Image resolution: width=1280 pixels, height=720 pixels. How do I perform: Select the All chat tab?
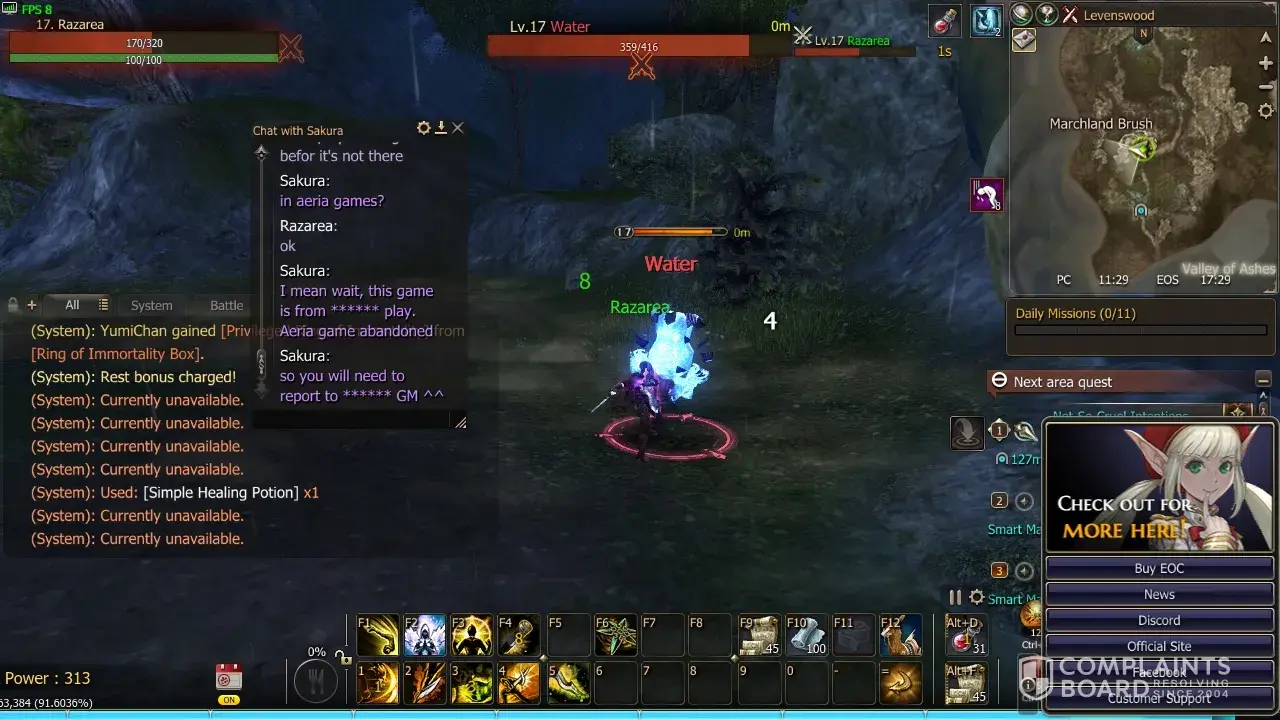coord(72,305)
